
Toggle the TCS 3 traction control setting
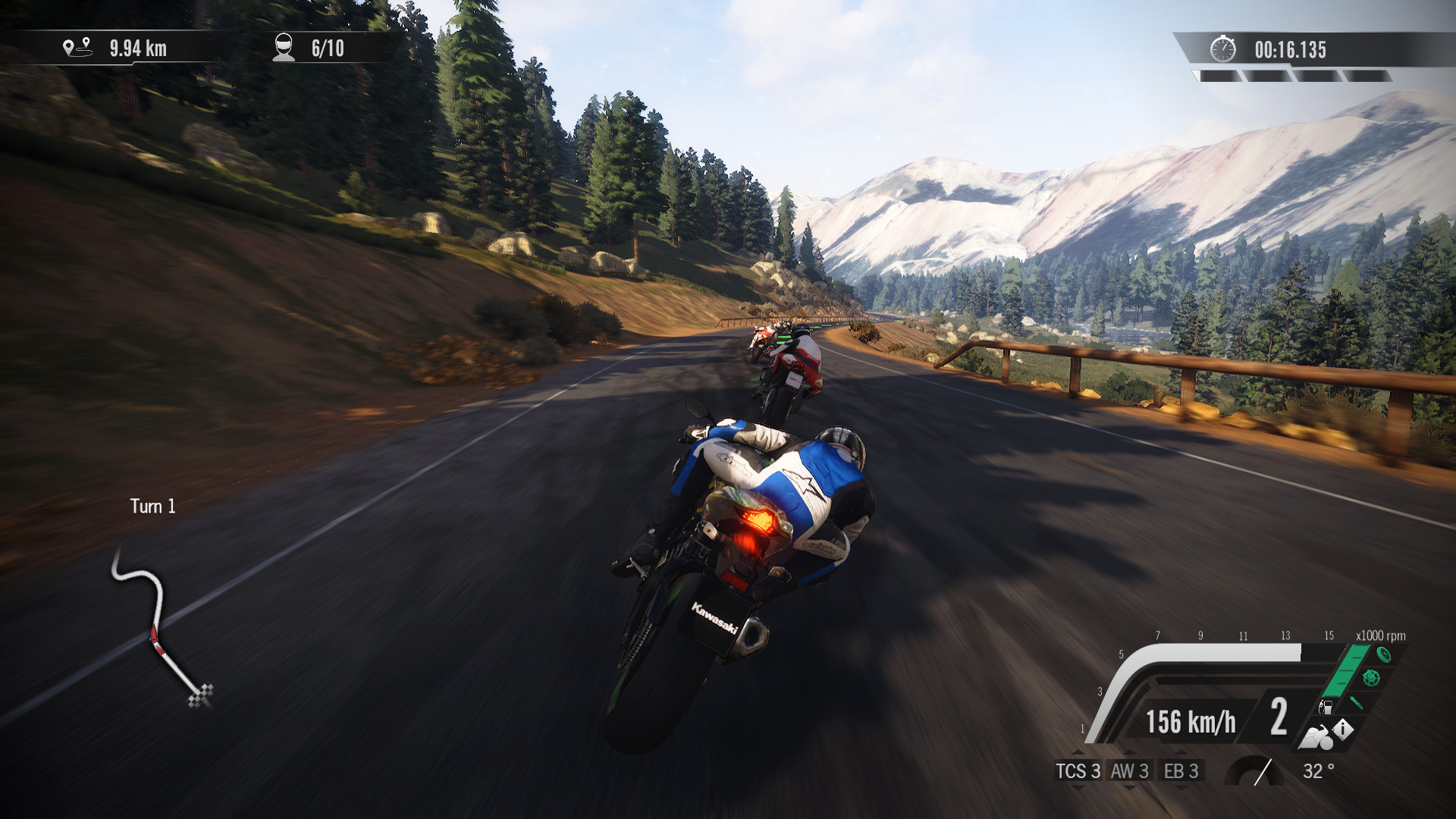coord(1078,771)
